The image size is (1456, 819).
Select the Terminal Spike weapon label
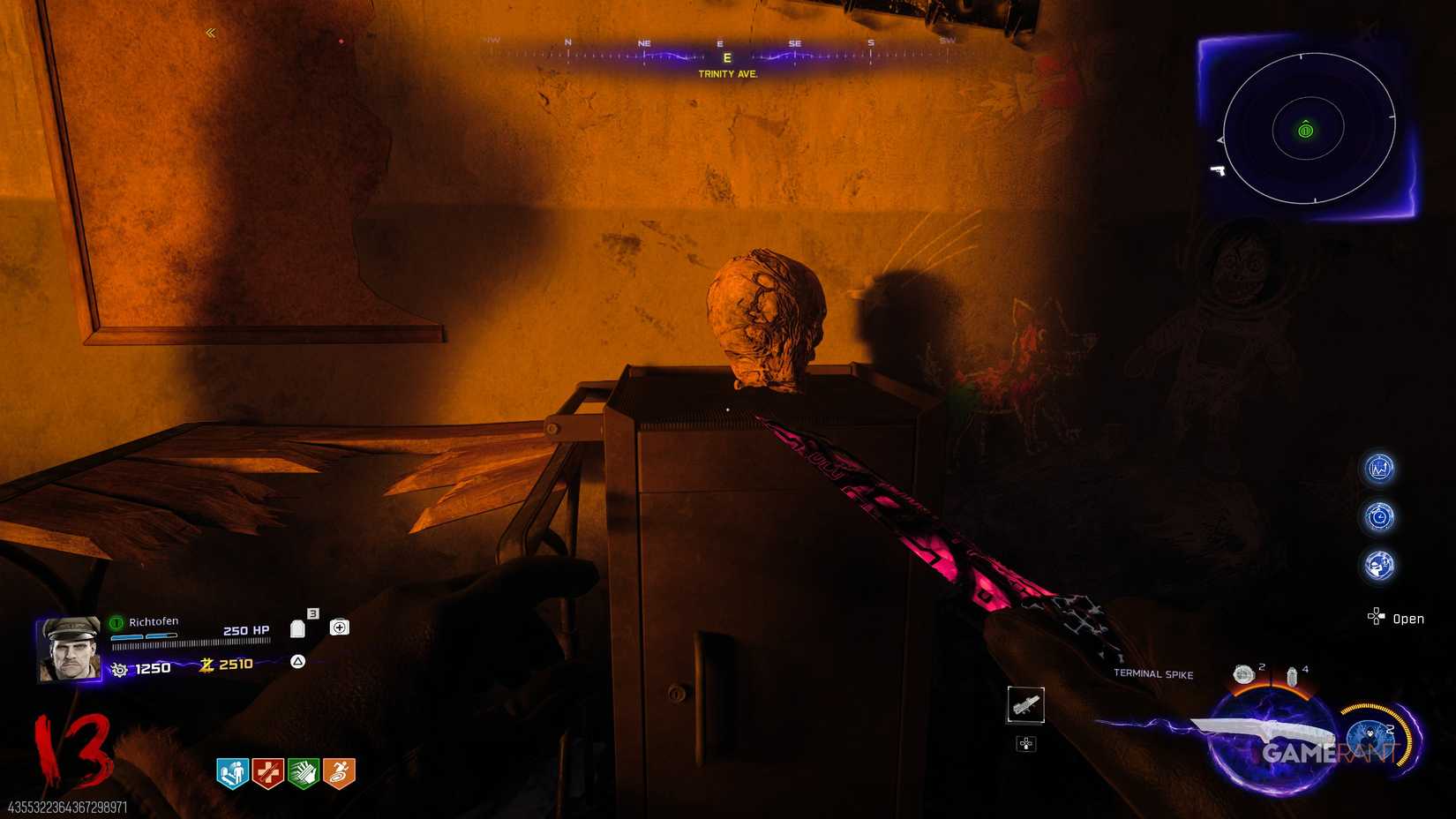click(1154, 674)
